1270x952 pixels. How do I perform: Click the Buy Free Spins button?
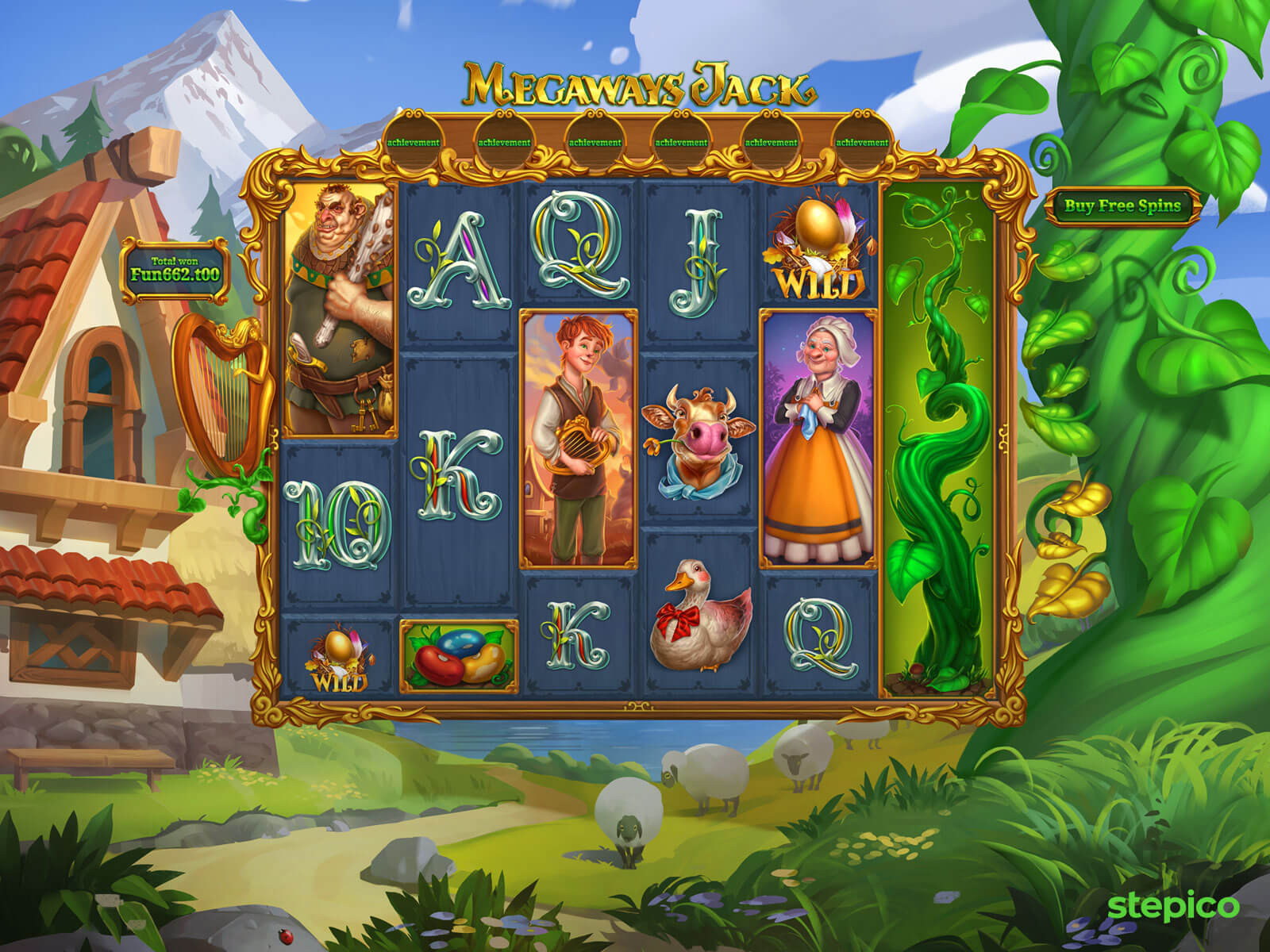click(x=1122, y=206)
